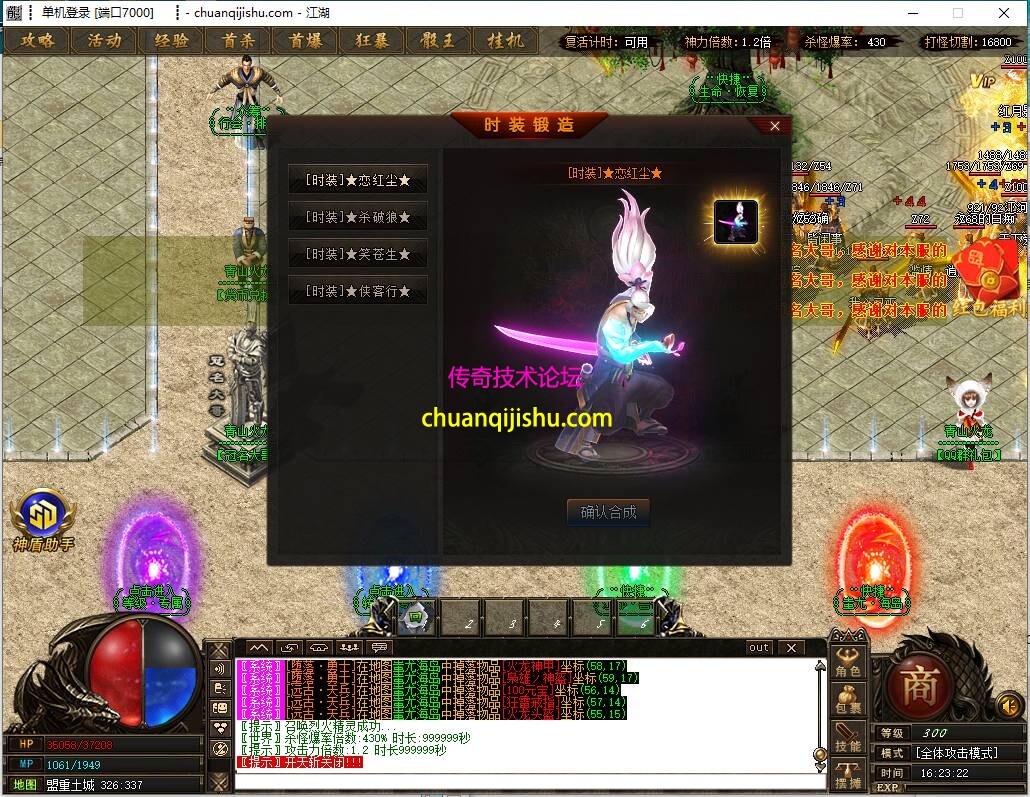1030x797 pixels.
Task: Close the 时装锻造 forging window
Action: click(x=775, y=126)
